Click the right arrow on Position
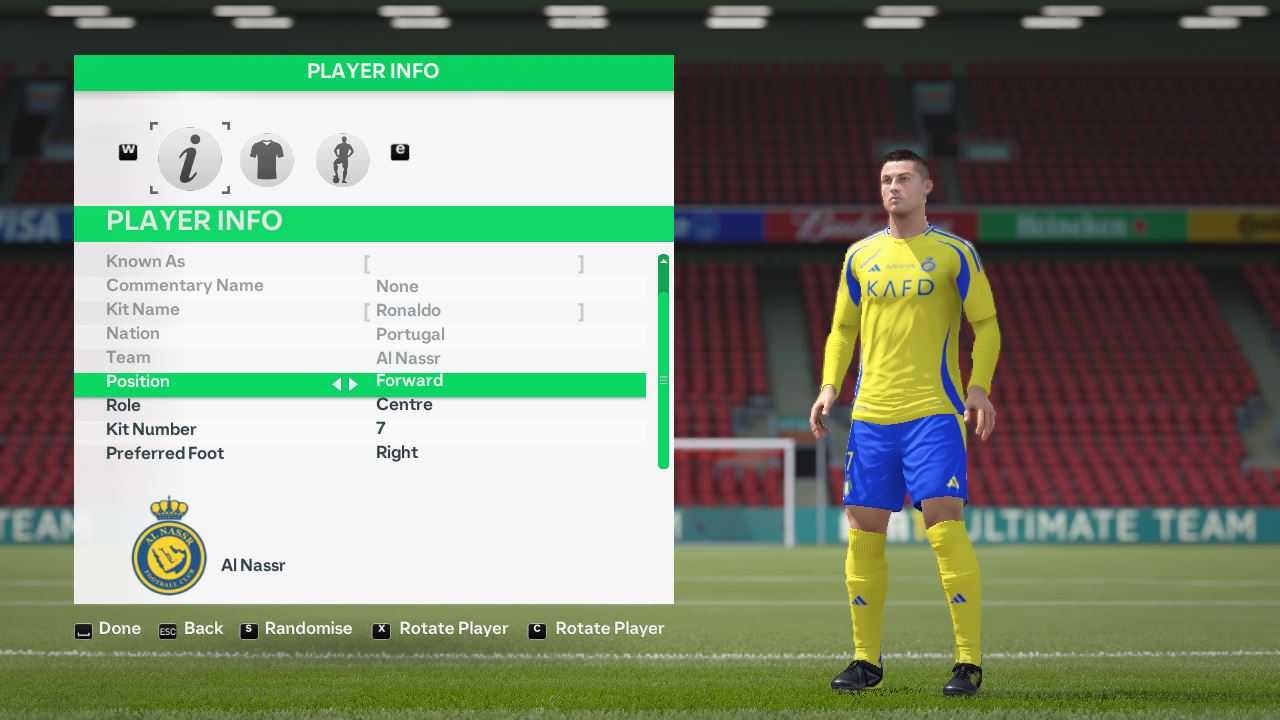This screenshot has width=1280, height=720. tap(353, 384)
